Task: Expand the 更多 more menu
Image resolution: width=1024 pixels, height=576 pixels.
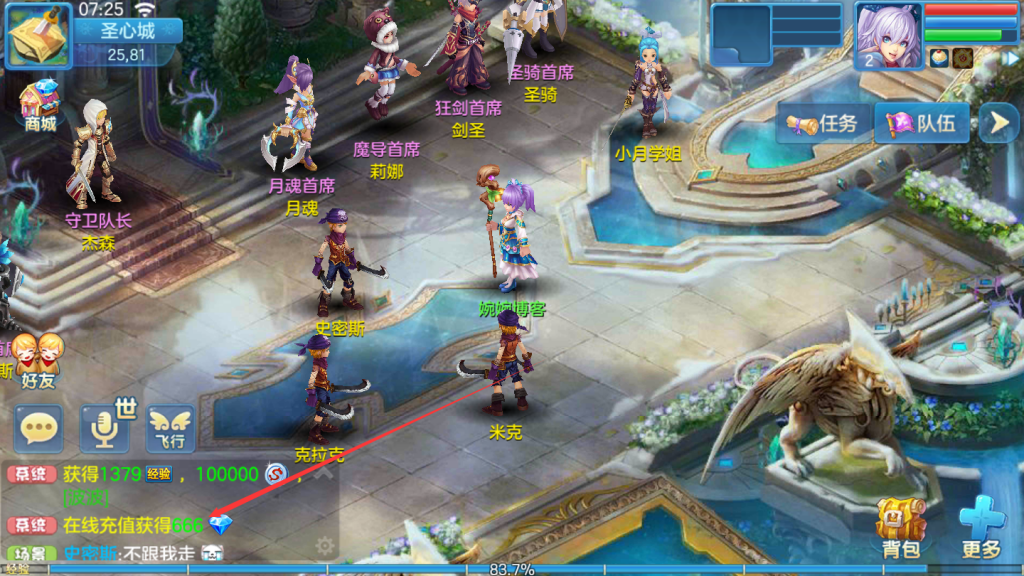Action: click(x=981, y=527)
